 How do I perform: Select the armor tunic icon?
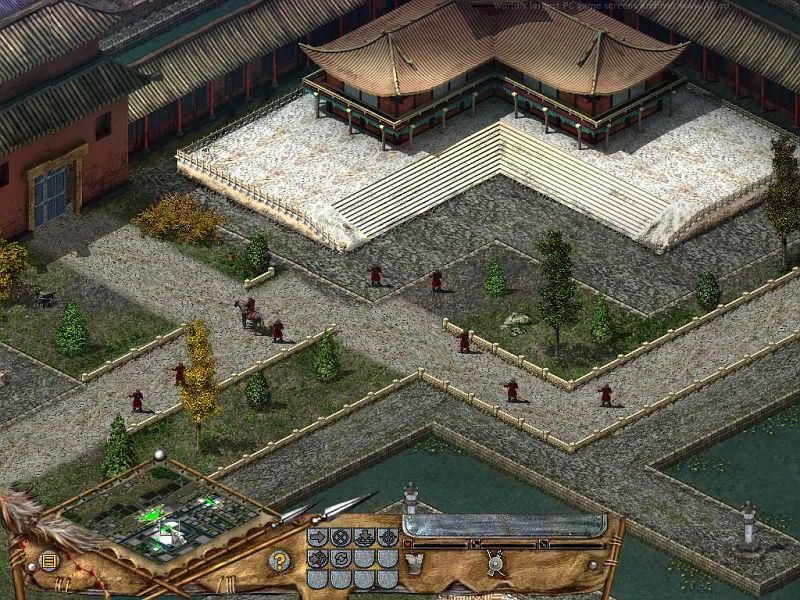point(412,562)
